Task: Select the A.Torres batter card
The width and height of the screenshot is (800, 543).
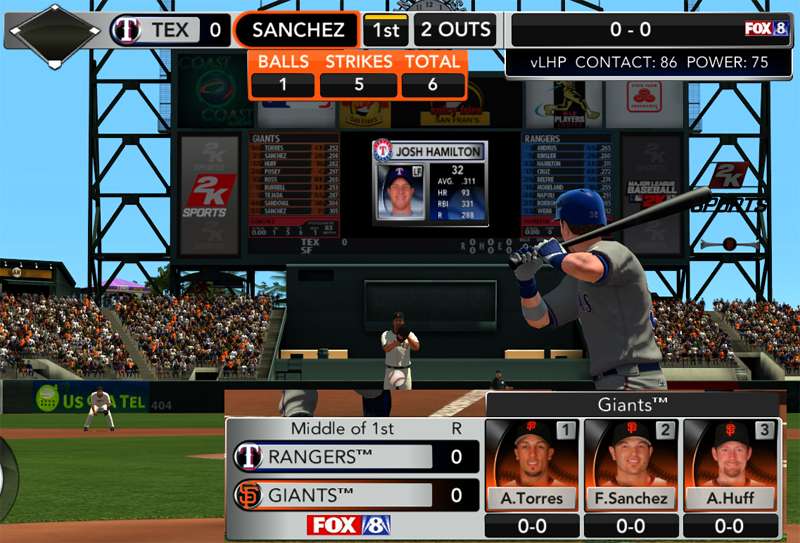Action: [532, 466]
